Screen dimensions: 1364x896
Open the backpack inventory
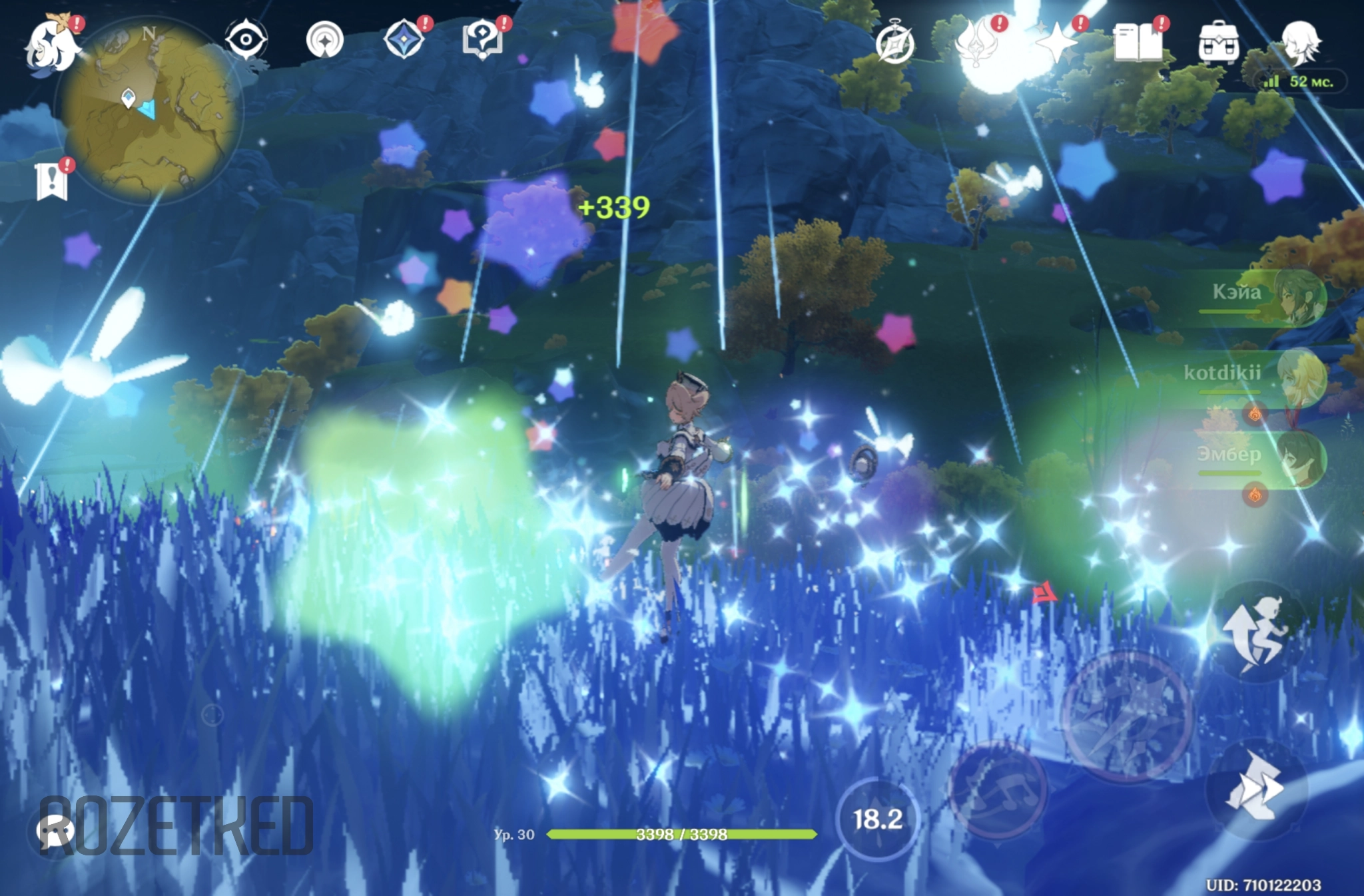1218,43
